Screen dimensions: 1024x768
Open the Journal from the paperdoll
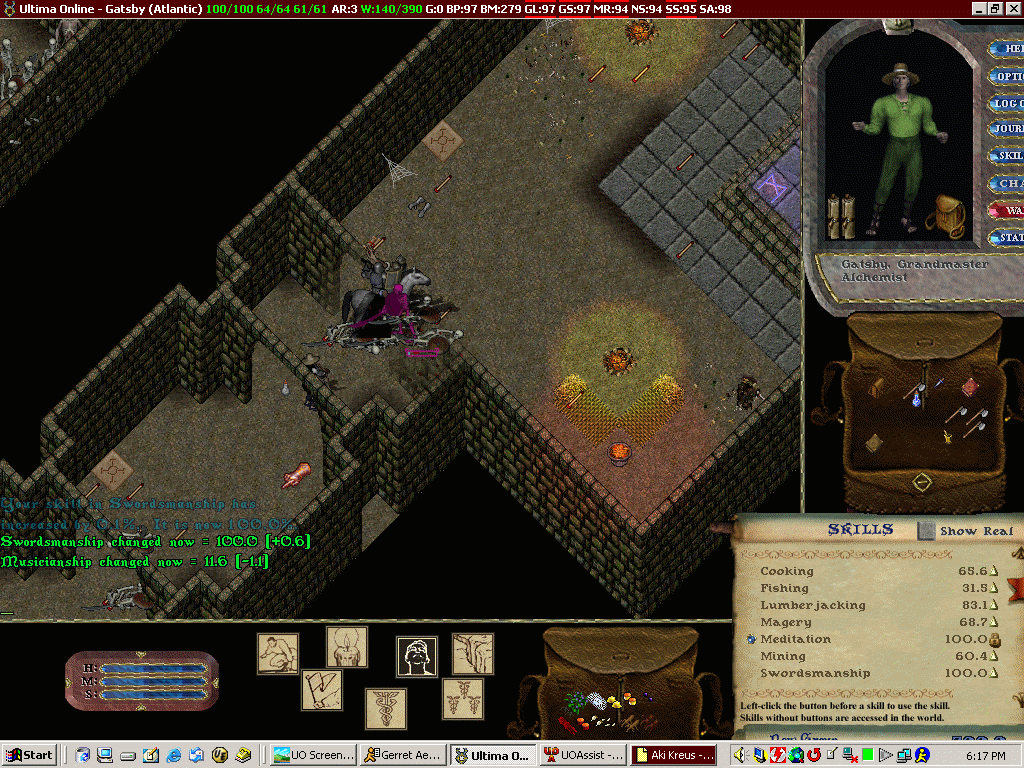click(x=1006, y=129)
